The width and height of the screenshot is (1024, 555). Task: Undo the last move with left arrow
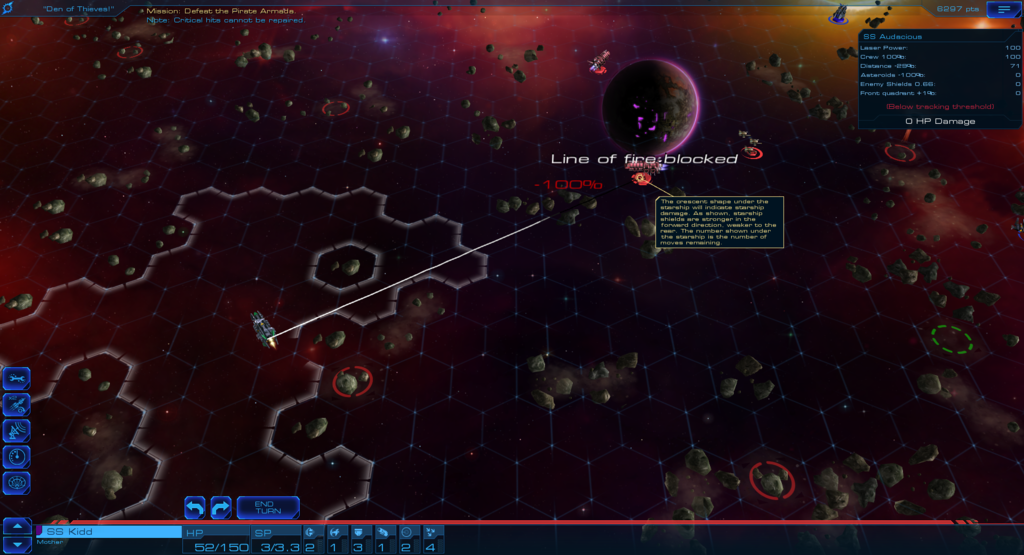[195, 507]
